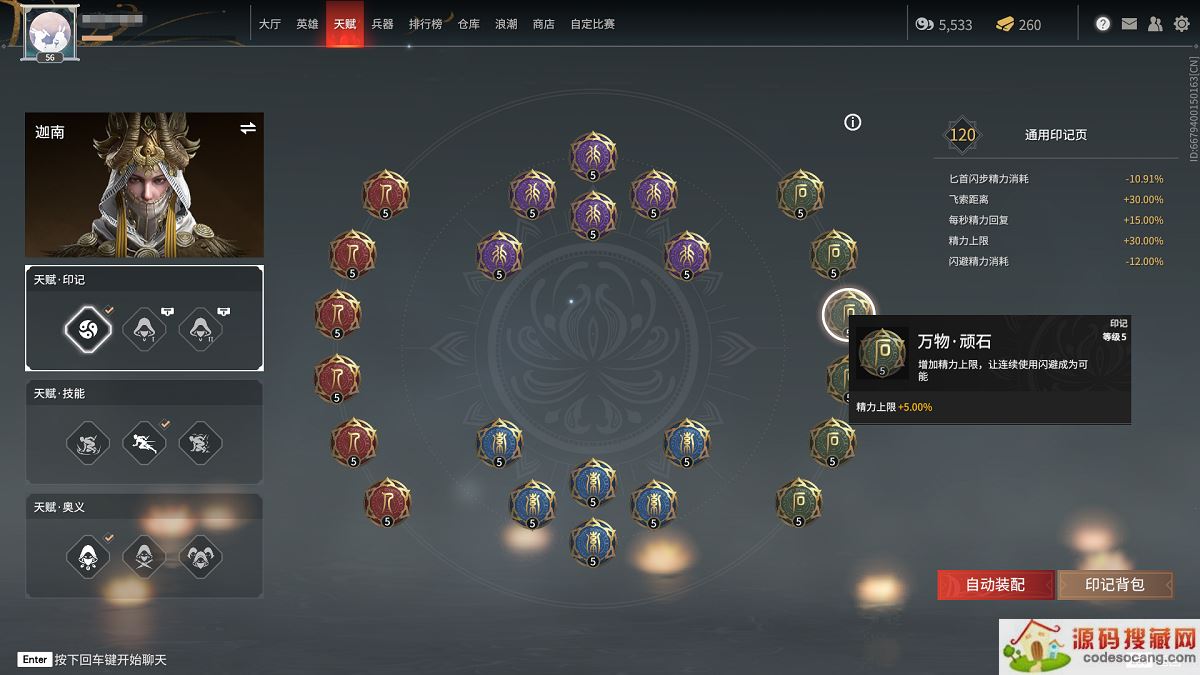Click the 自动装配 auto-equip button
The image size is (1200, 675).
(995, 584)
